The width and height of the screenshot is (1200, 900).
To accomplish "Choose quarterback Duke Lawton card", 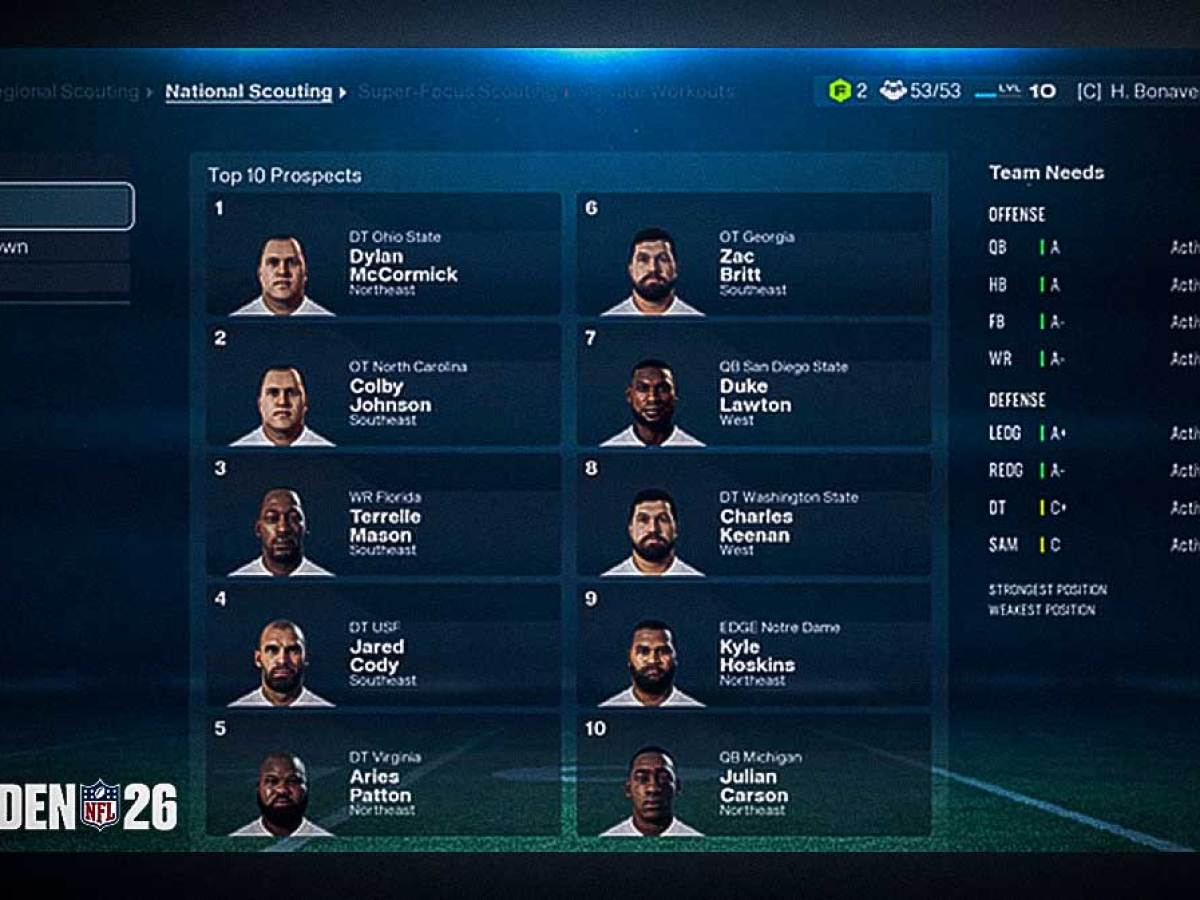I will 754,385.
